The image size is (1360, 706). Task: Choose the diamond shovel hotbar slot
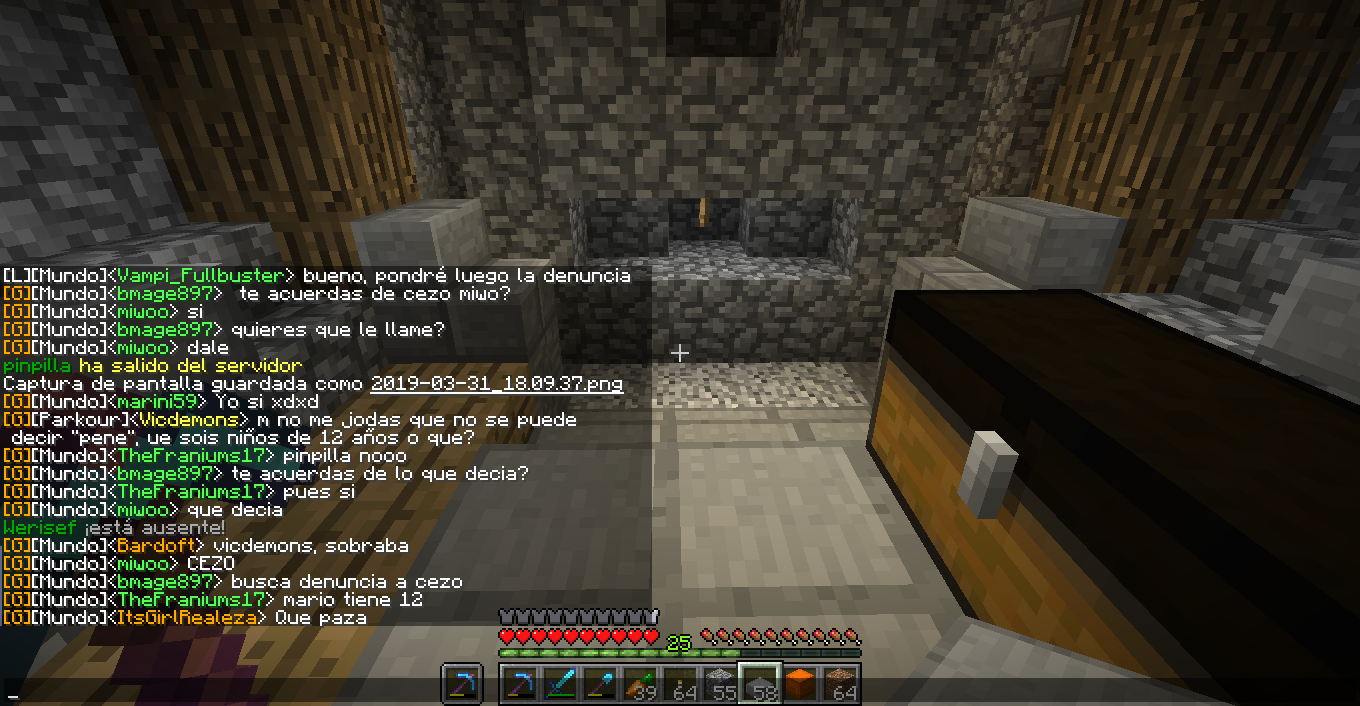point(600,686)
